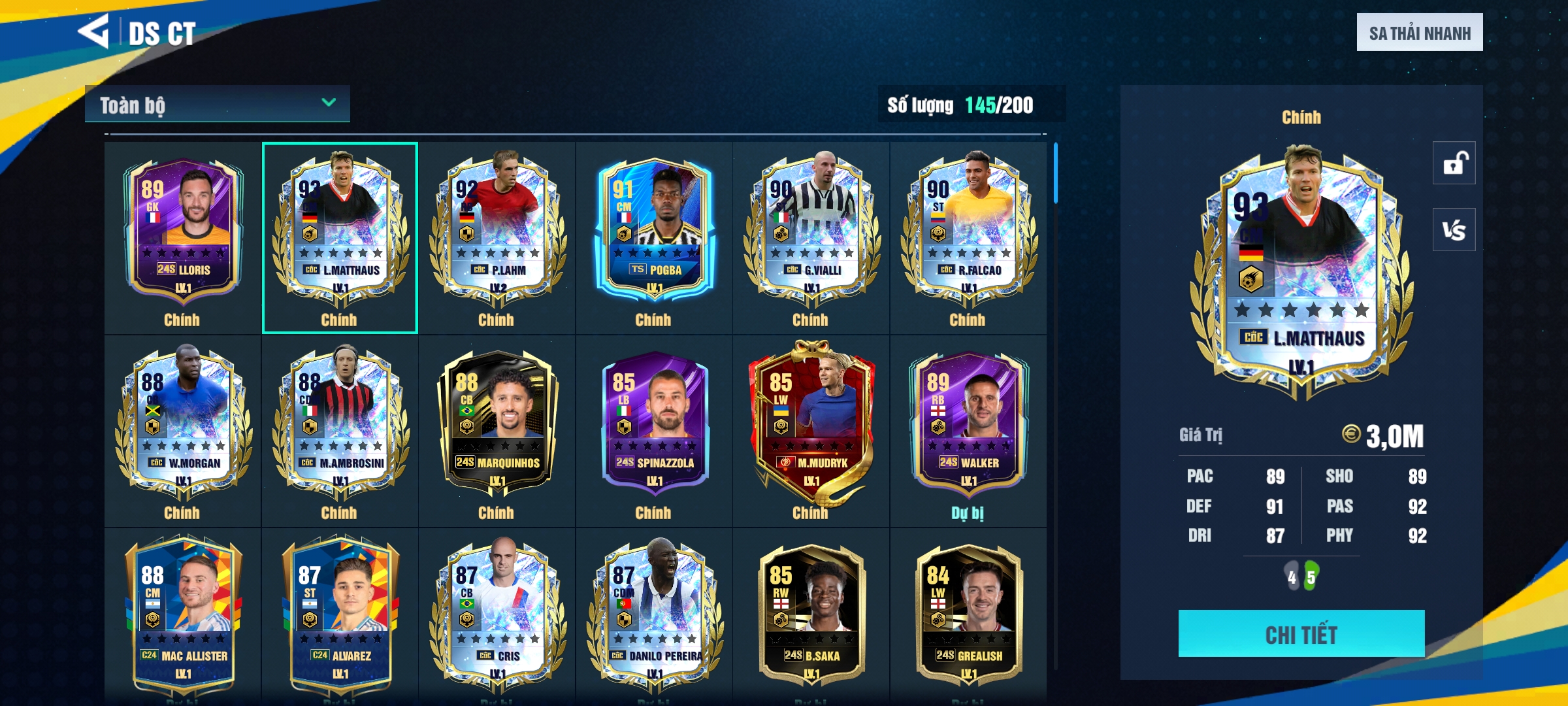
Task: Pick the G.Vialli player card
Action: [811, 232]
